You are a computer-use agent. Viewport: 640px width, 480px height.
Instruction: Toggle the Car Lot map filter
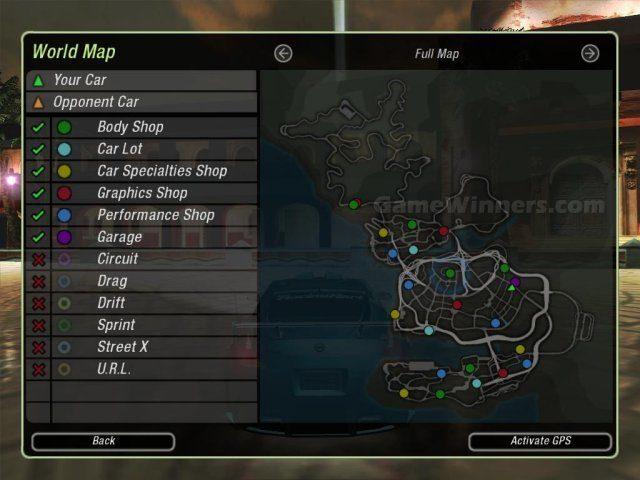(39, 149)
